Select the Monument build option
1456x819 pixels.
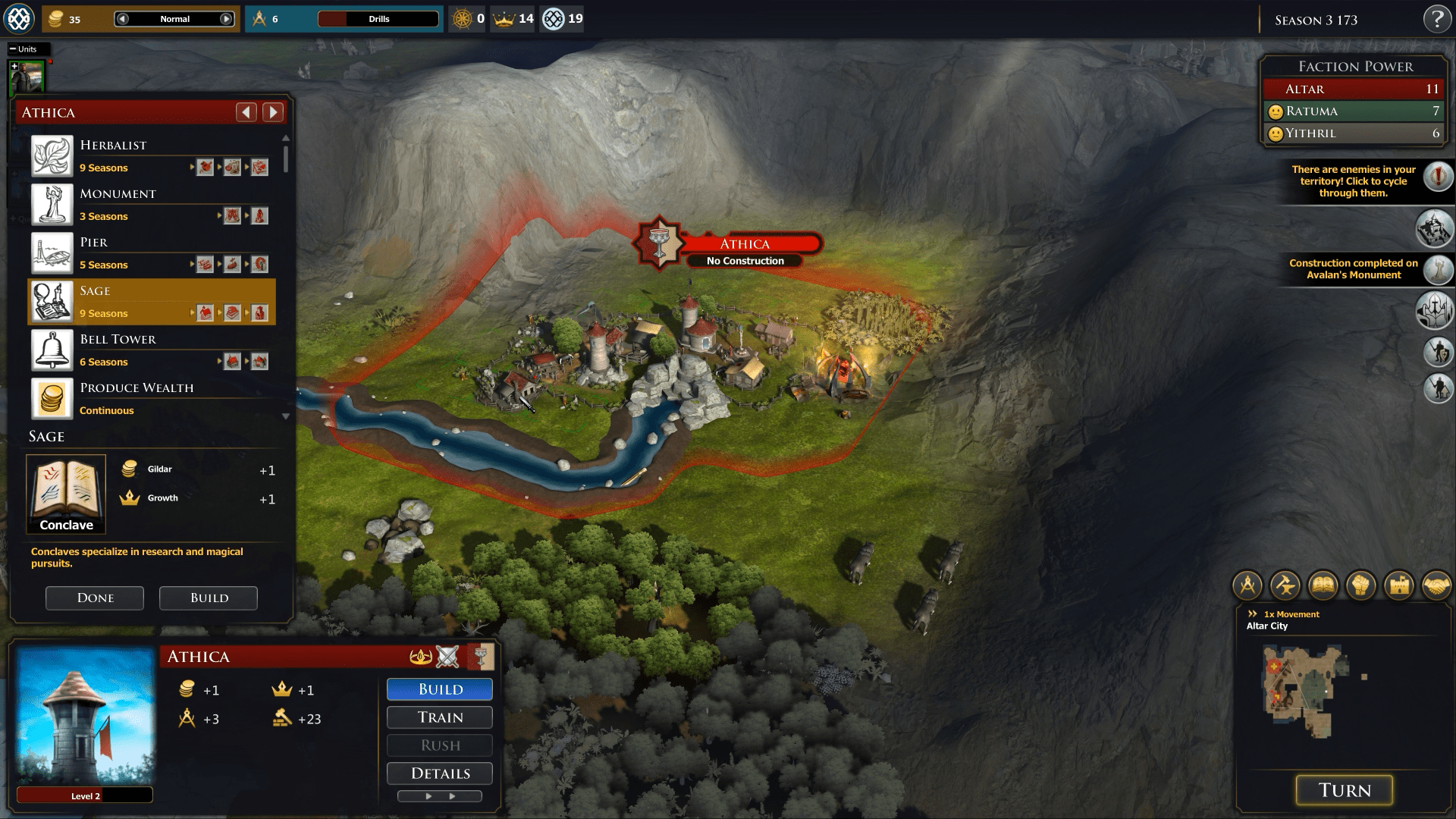(x=152, y=205)
